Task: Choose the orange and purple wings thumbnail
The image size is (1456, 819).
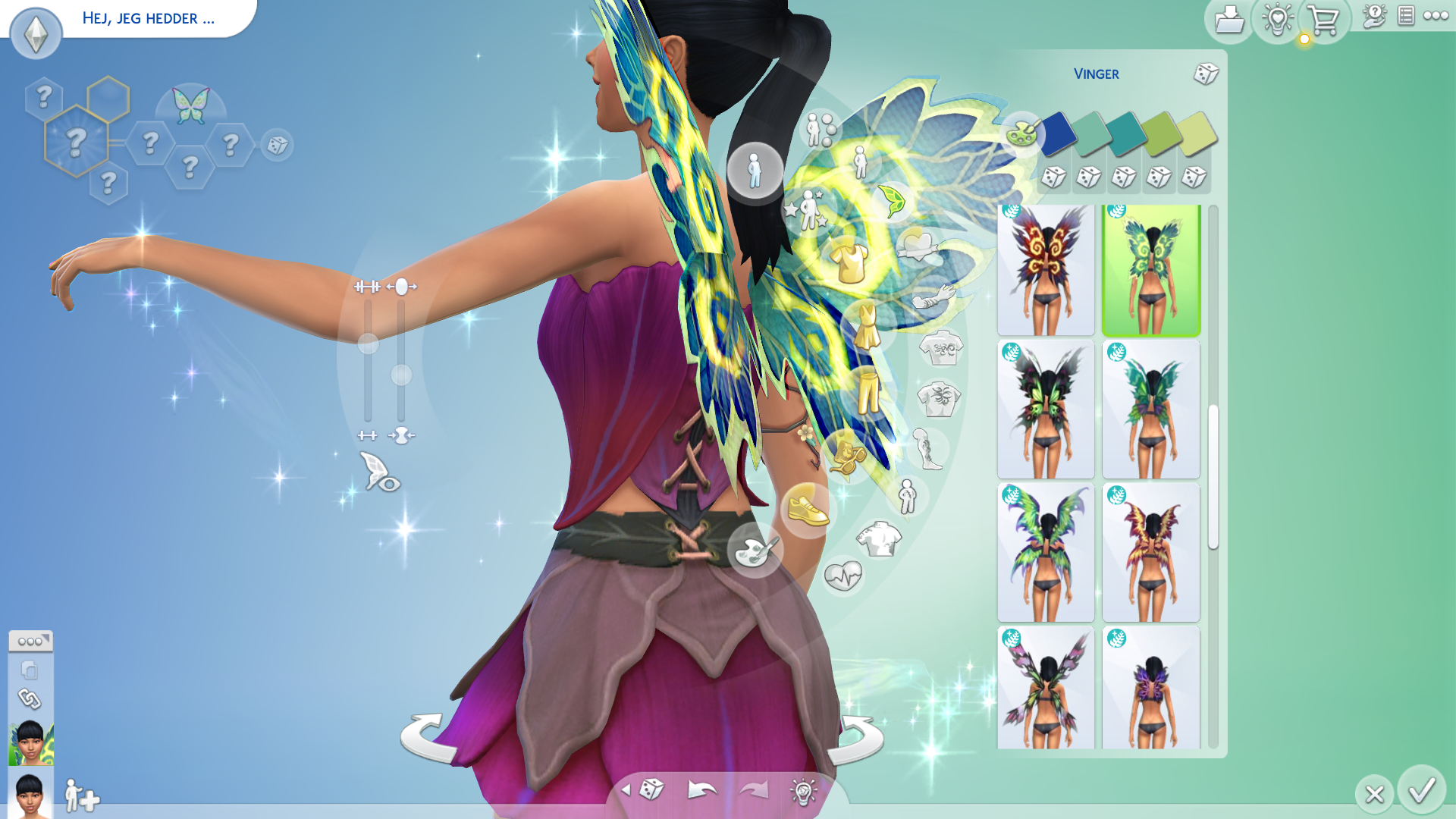Action: (x=1150, y=552)
